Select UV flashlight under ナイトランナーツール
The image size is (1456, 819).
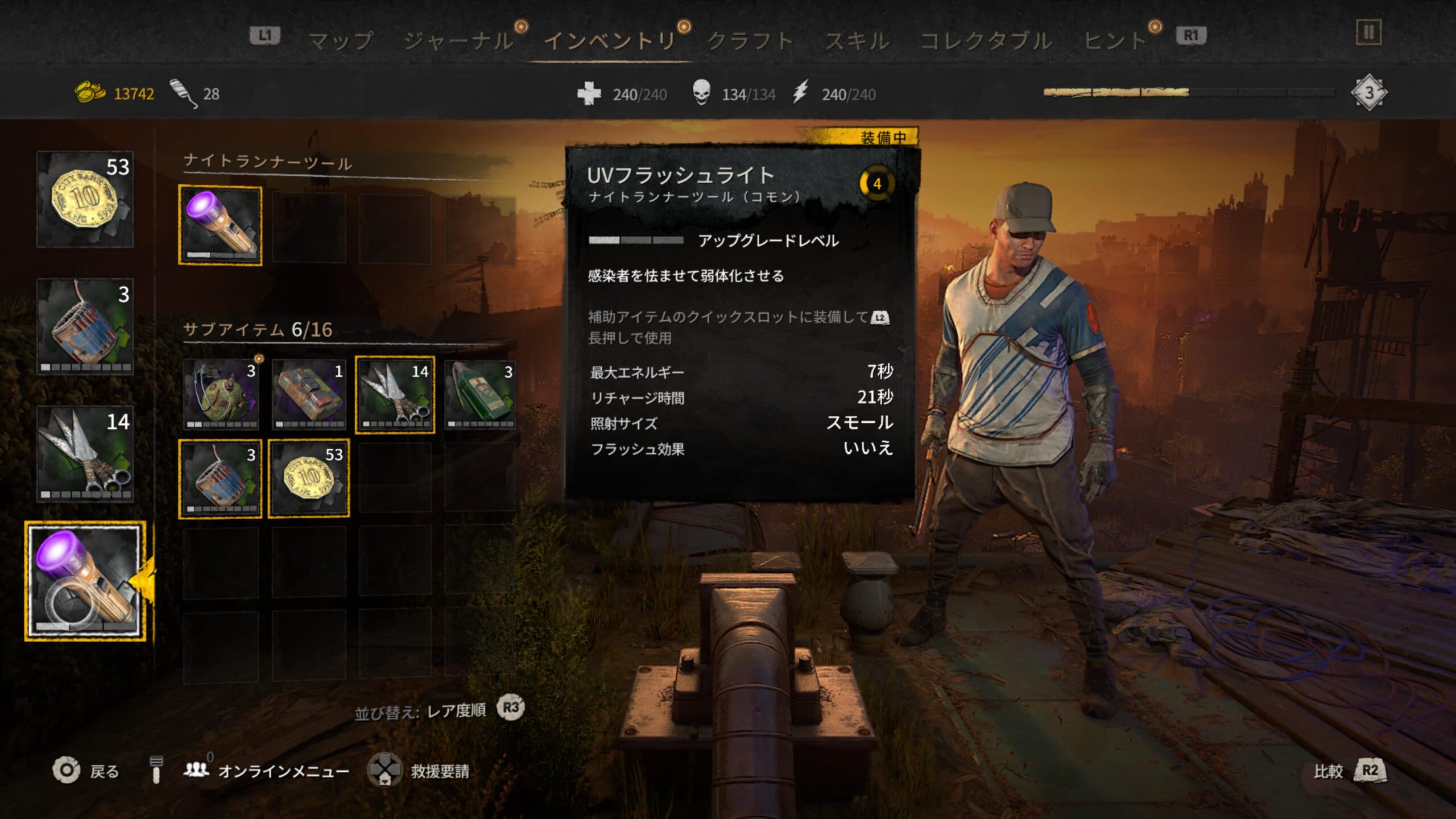221,226
